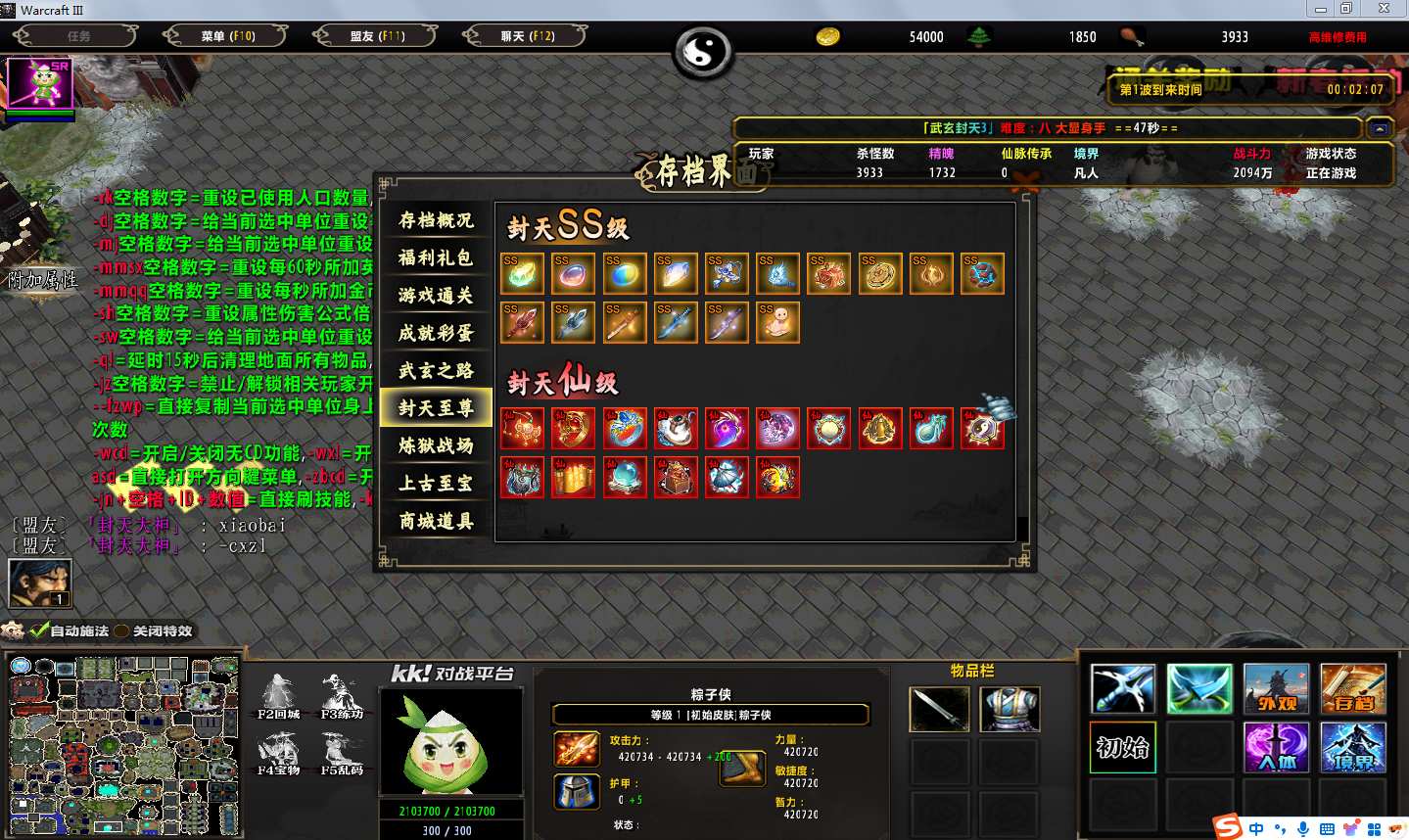Toggle the 关闭特效 effects checkbox

coord(122,630)
